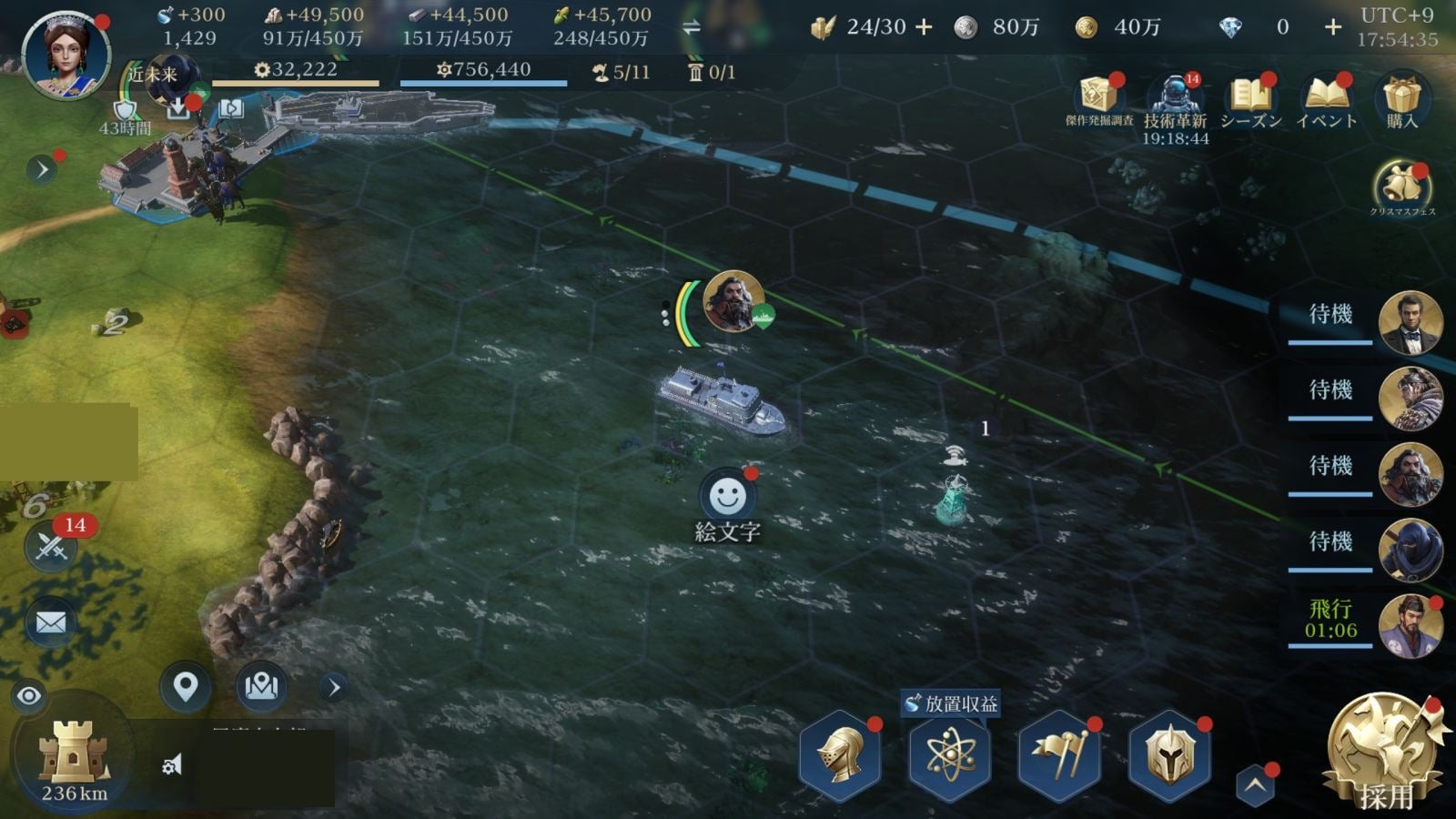Toggle the eye visibility button

[29, 697]
